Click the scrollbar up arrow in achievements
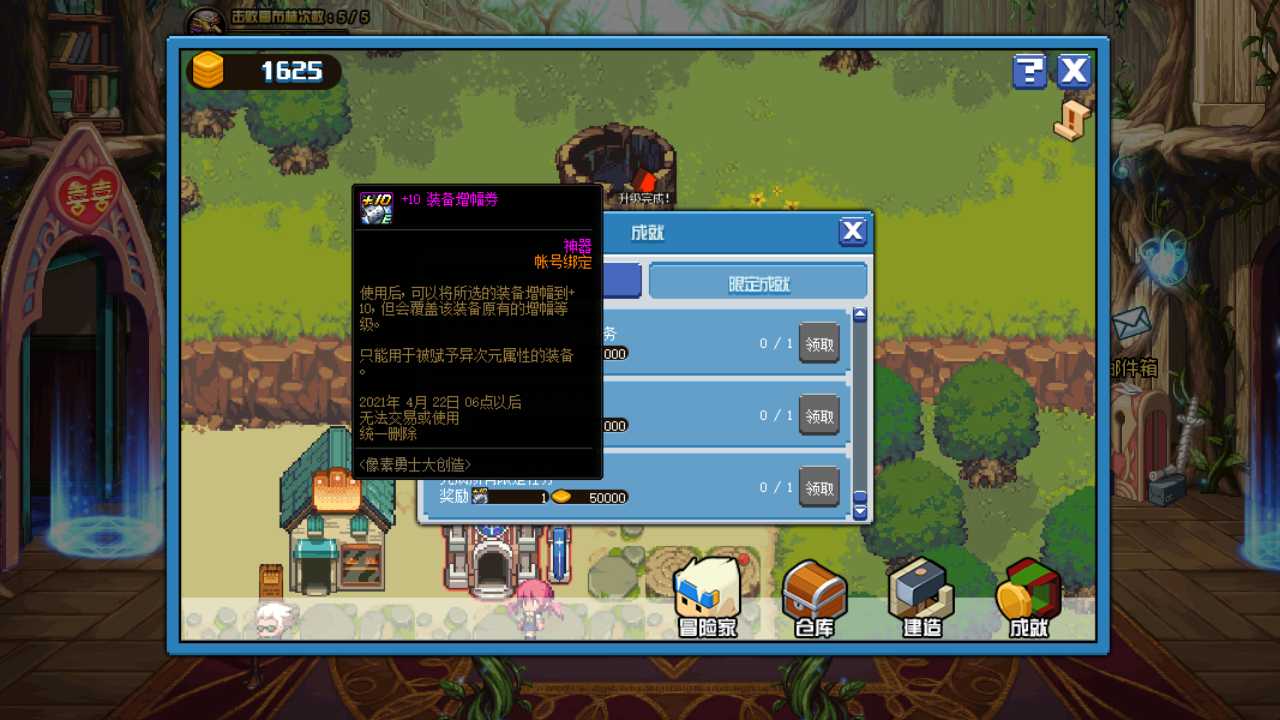Image resolution: width=1280 pixels, height=720 pixels. 860,314
